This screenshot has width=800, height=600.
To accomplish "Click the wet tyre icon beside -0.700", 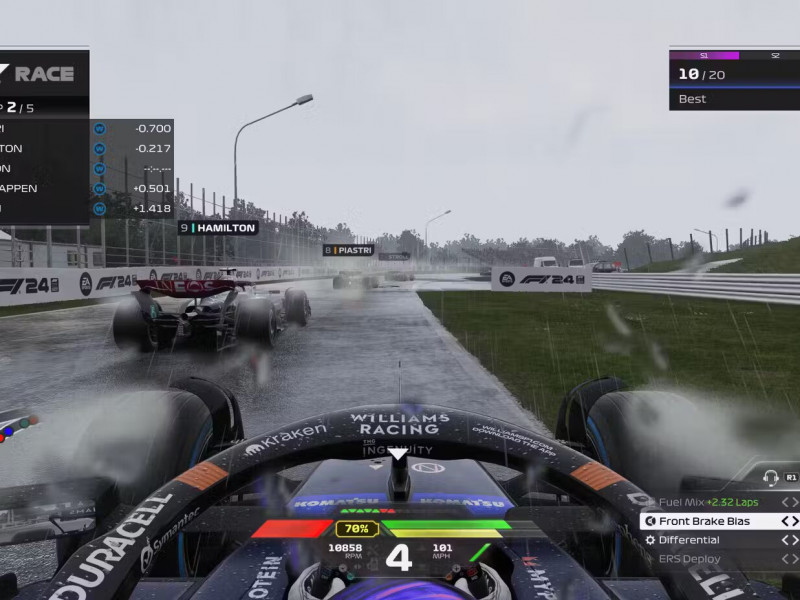I will coord(99,128).
